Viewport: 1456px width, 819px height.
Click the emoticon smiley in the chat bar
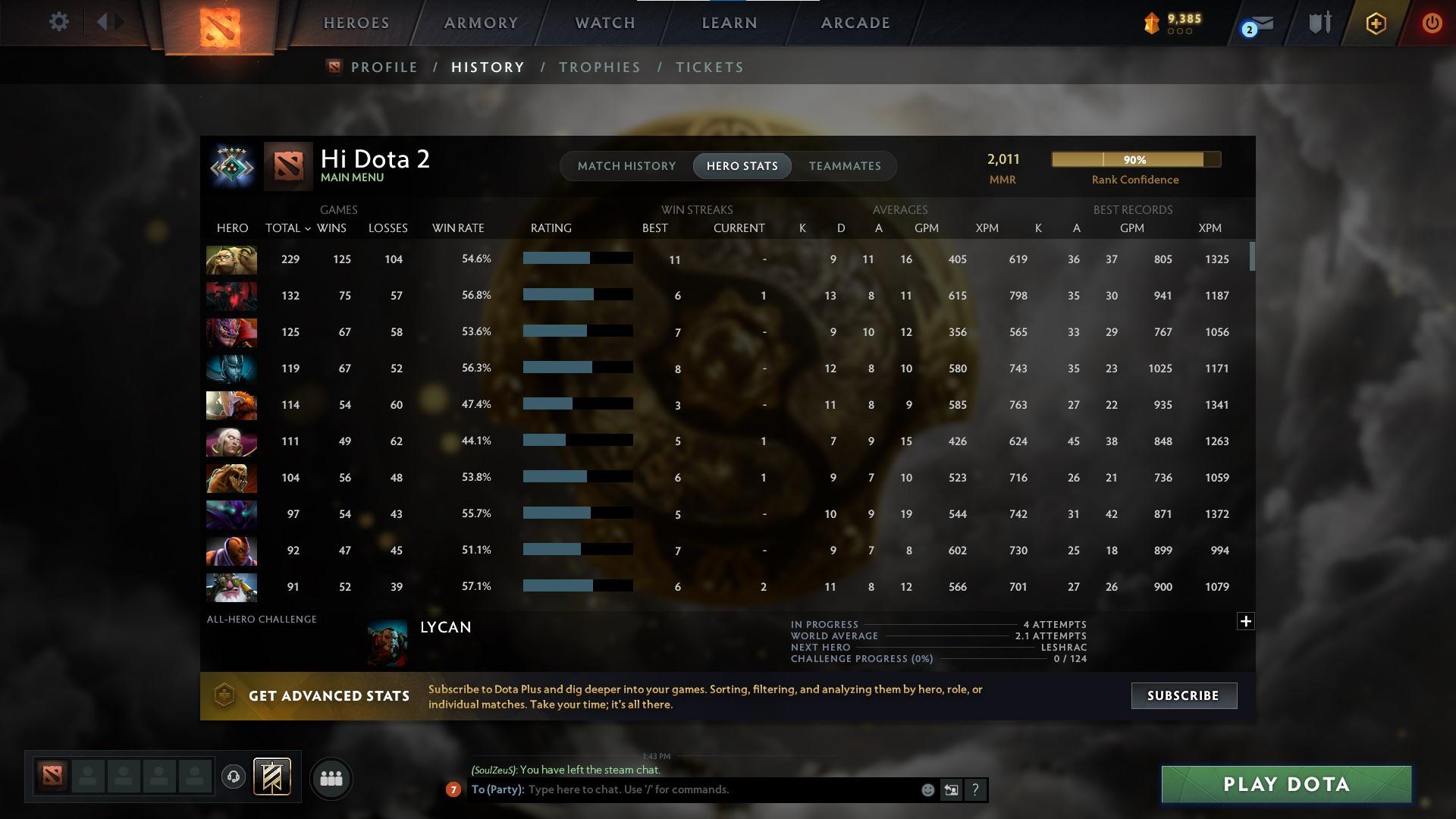(927, 790)
